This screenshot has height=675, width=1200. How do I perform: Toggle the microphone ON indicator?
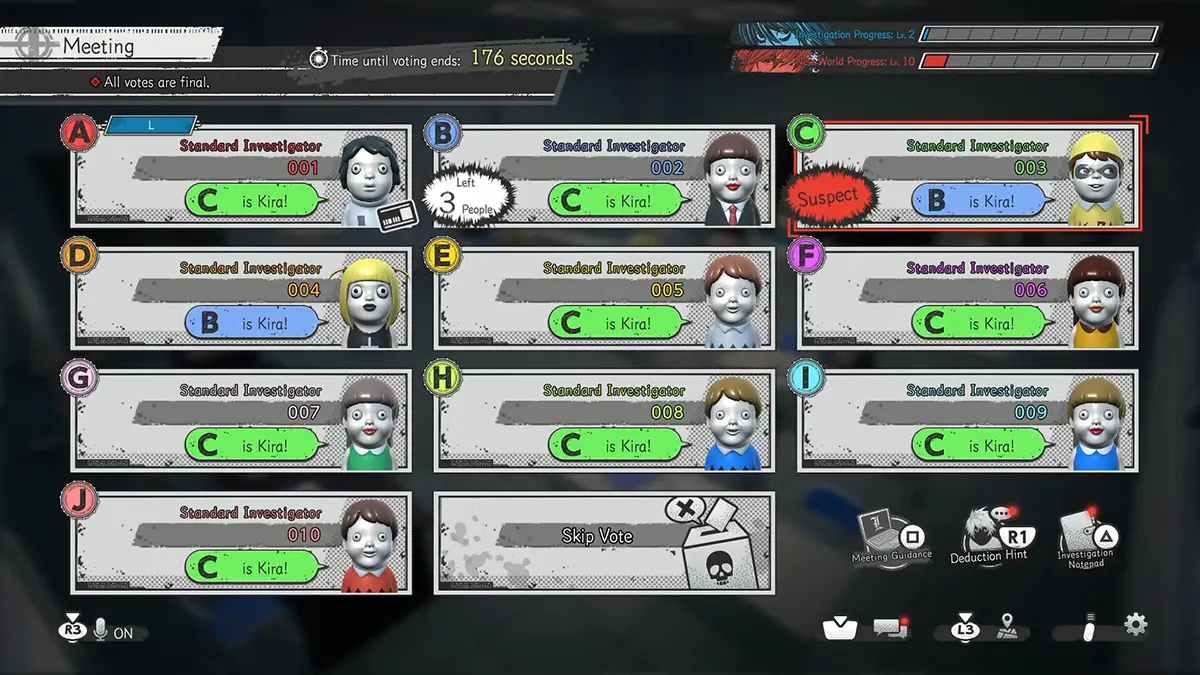pos(110,632)
